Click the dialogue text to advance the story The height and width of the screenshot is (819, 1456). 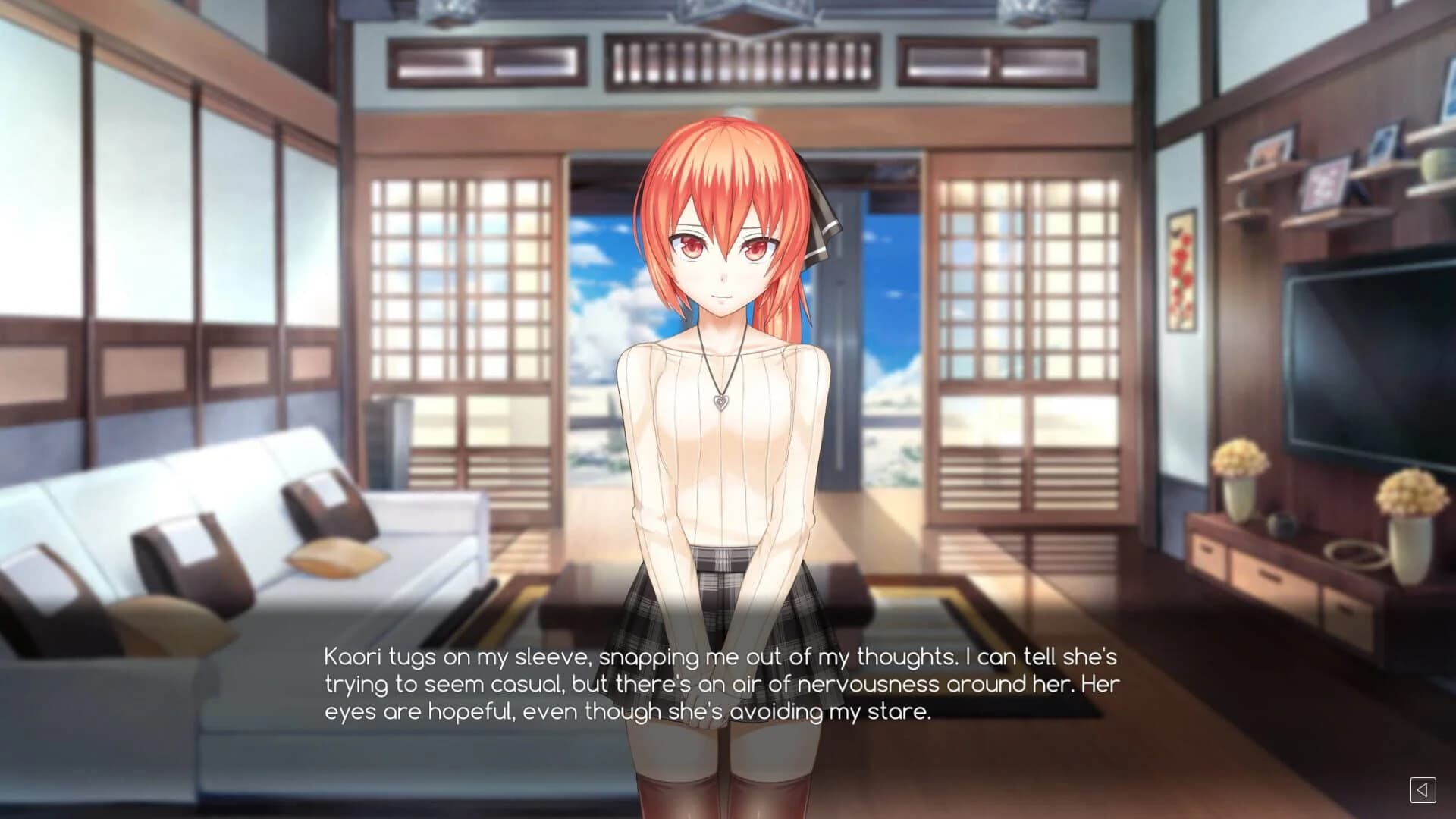point(720,682)
